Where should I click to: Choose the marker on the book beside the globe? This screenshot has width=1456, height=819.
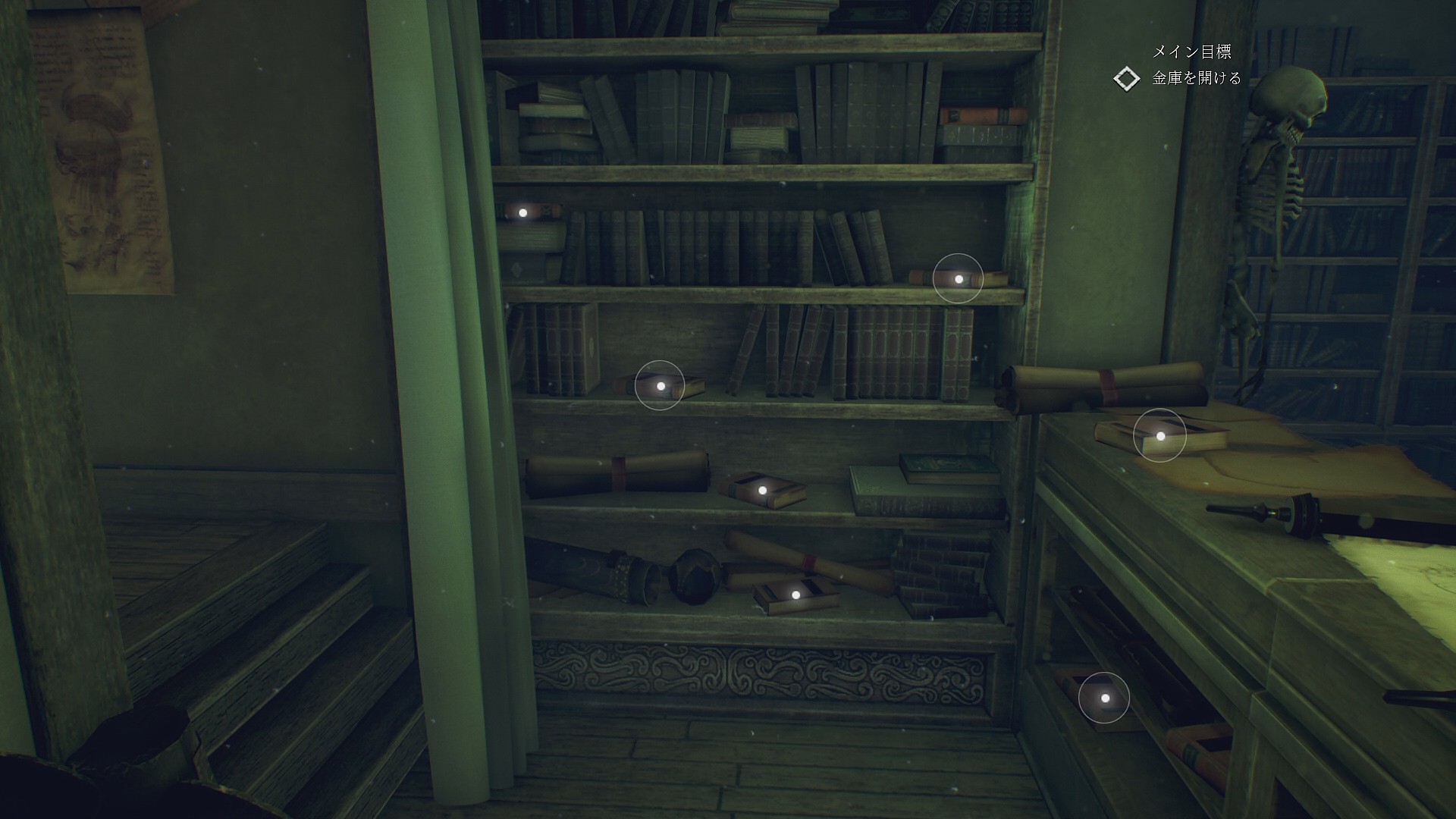click(x=795, y=595)
